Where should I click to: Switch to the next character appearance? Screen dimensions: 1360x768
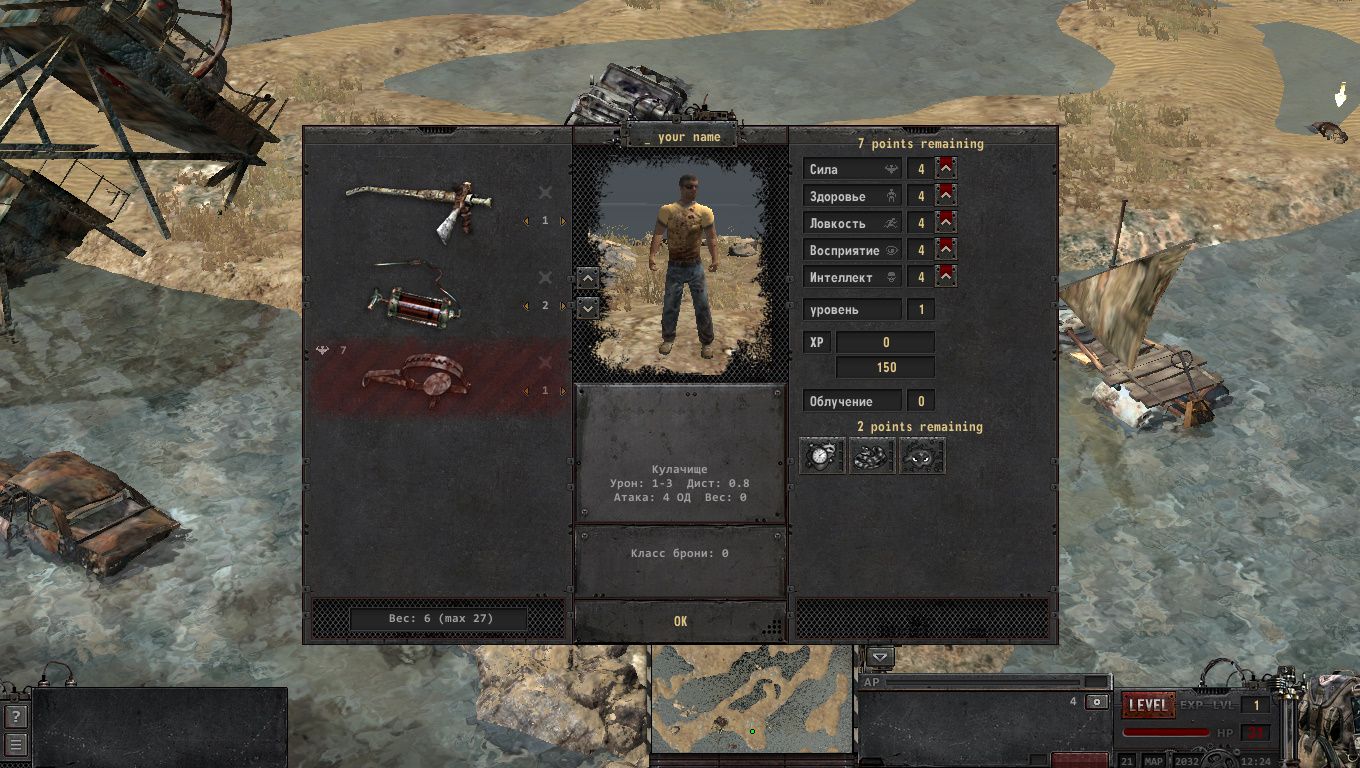tap(588, 307)
